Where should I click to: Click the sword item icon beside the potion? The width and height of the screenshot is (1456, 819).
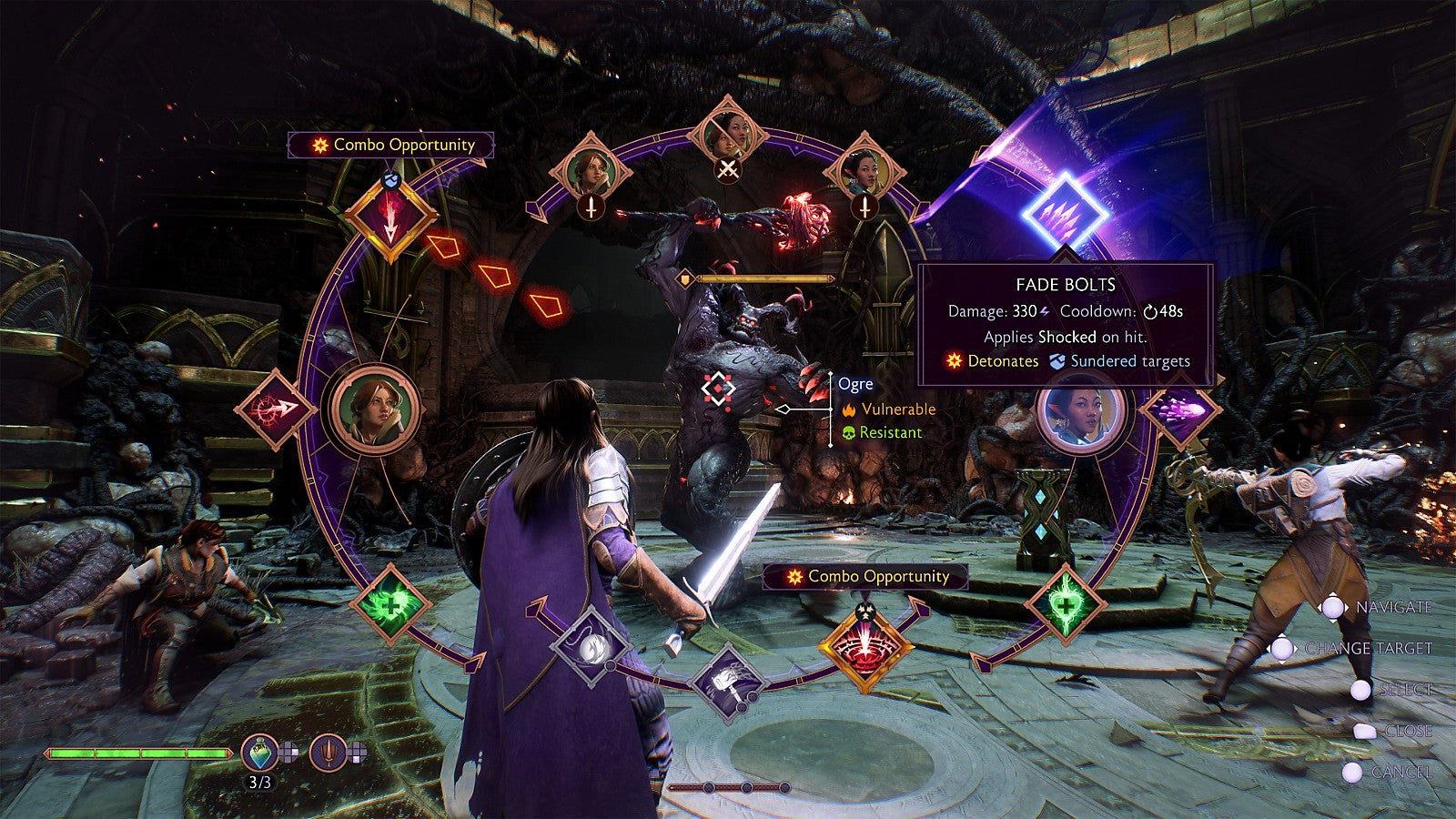coord(329,750)
